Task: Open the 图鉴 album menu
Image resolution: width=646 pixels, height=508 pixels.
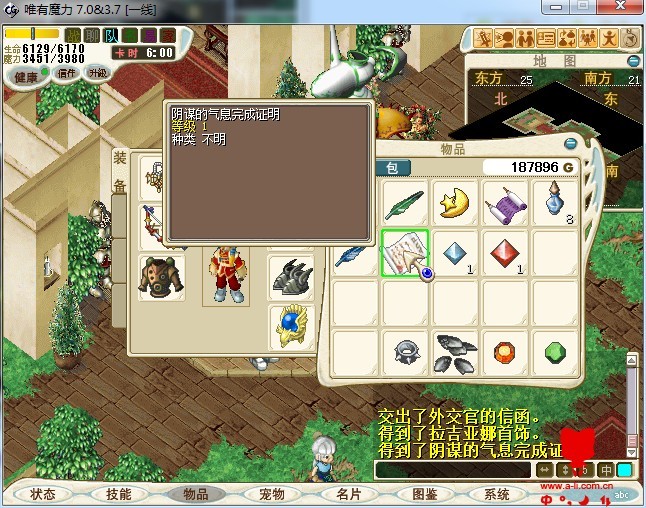Action: pyautogui.click(x=424, y=493)
